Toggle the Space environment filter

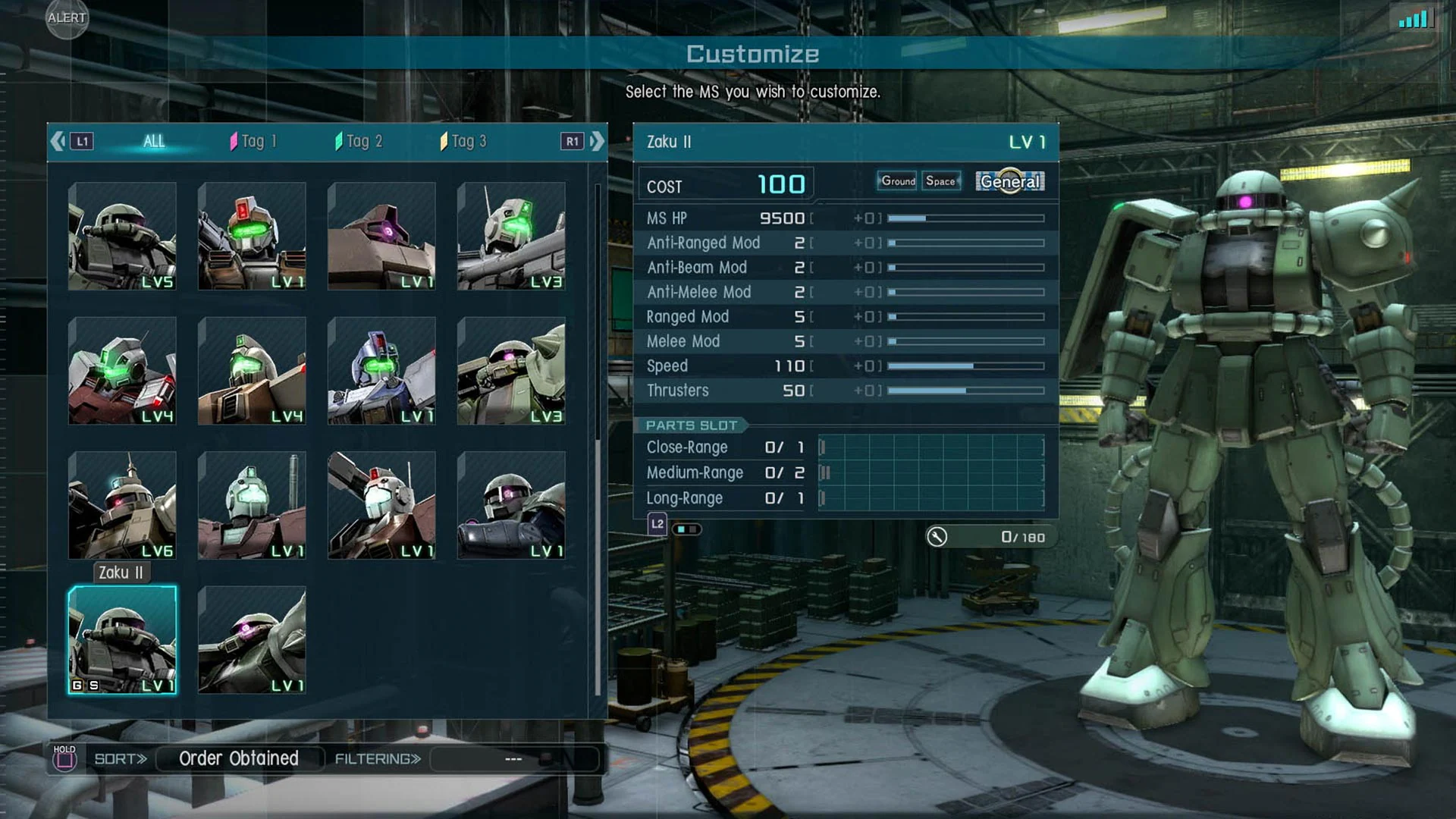941,181
